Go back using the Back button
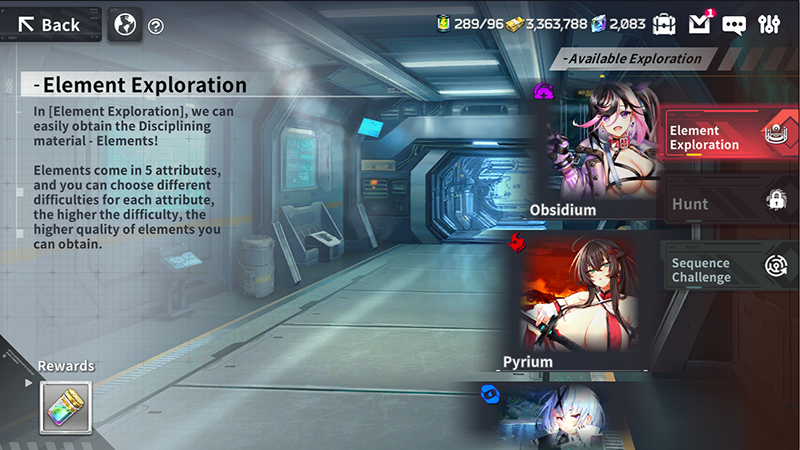The width and height of the screenshot is (800, 450). [x=50, y=24]
